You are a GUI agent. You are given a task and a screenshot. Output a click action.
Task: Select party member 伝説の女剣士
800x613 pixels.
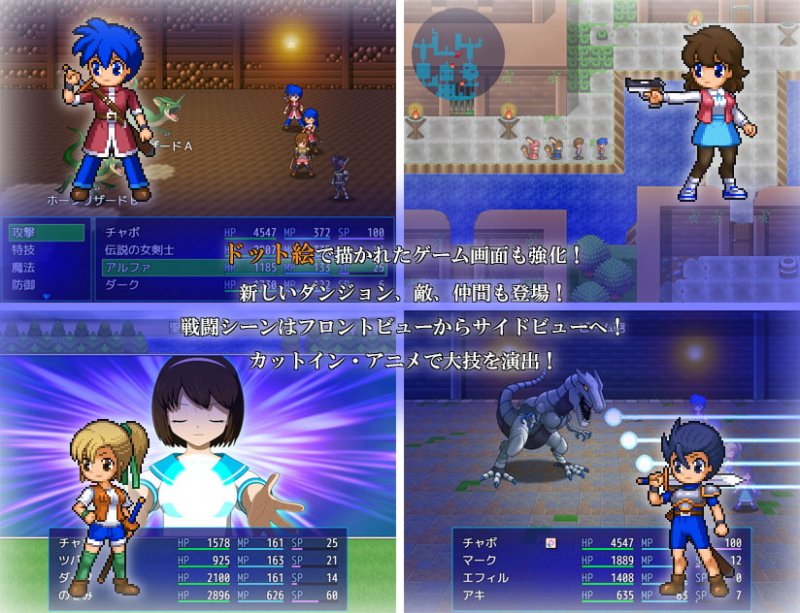click(142, 251)
